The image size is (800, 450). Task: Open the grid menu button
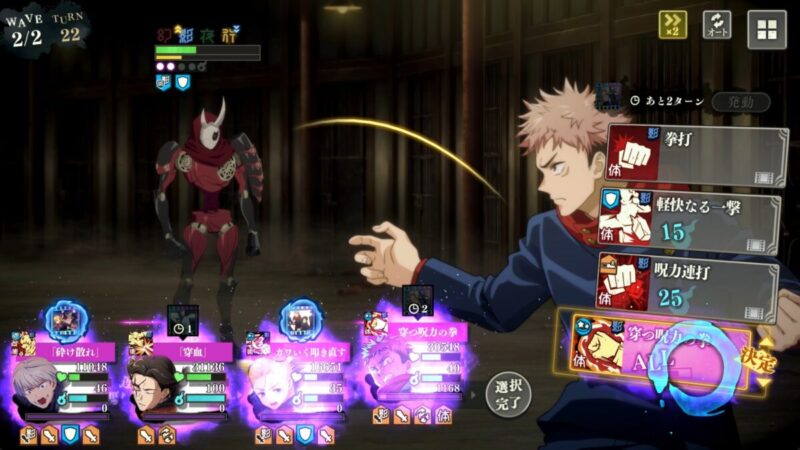coord(767,29)
